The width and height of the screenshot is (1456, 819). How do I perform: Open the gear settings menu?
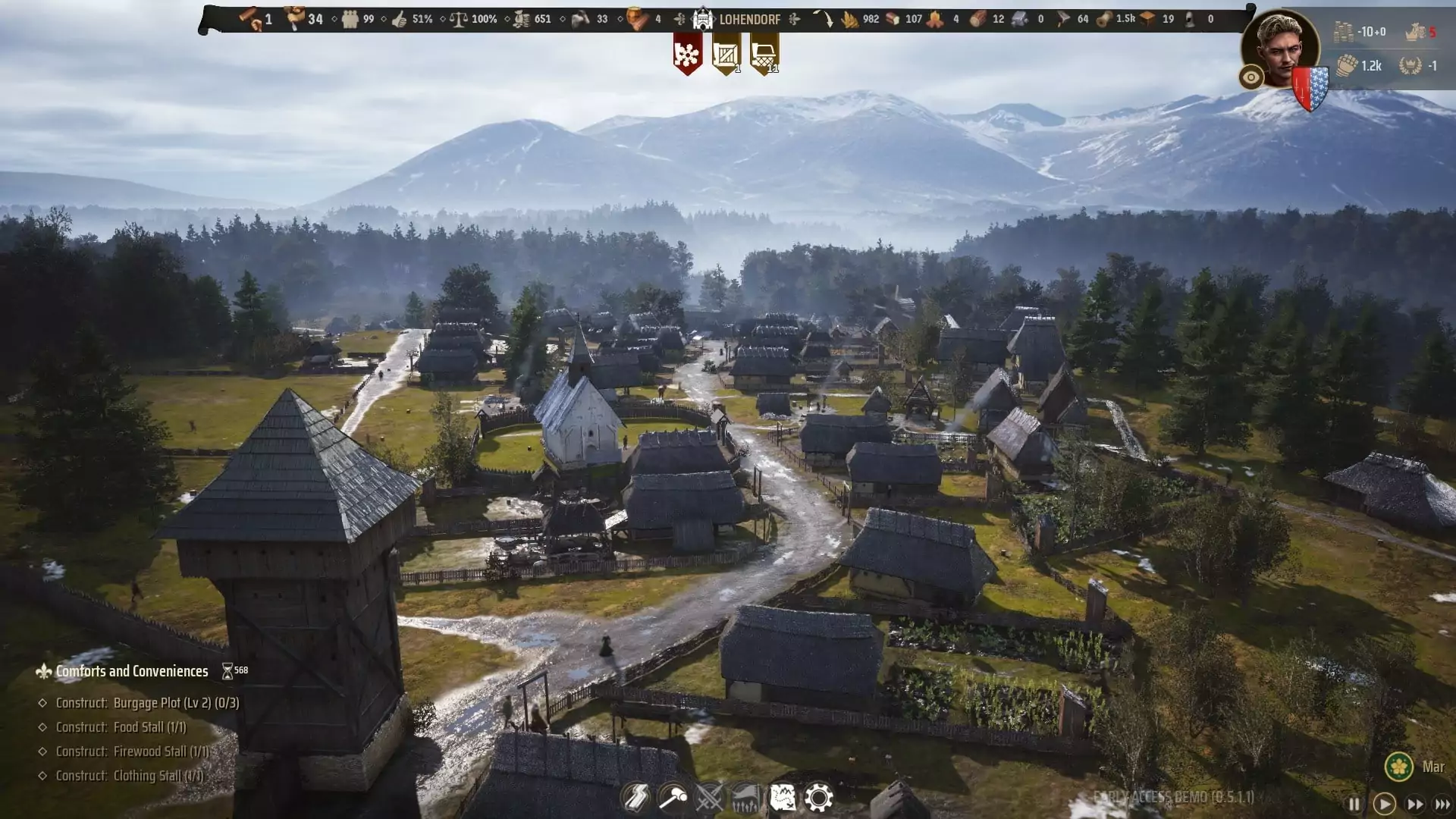click(x=819, y=798)
